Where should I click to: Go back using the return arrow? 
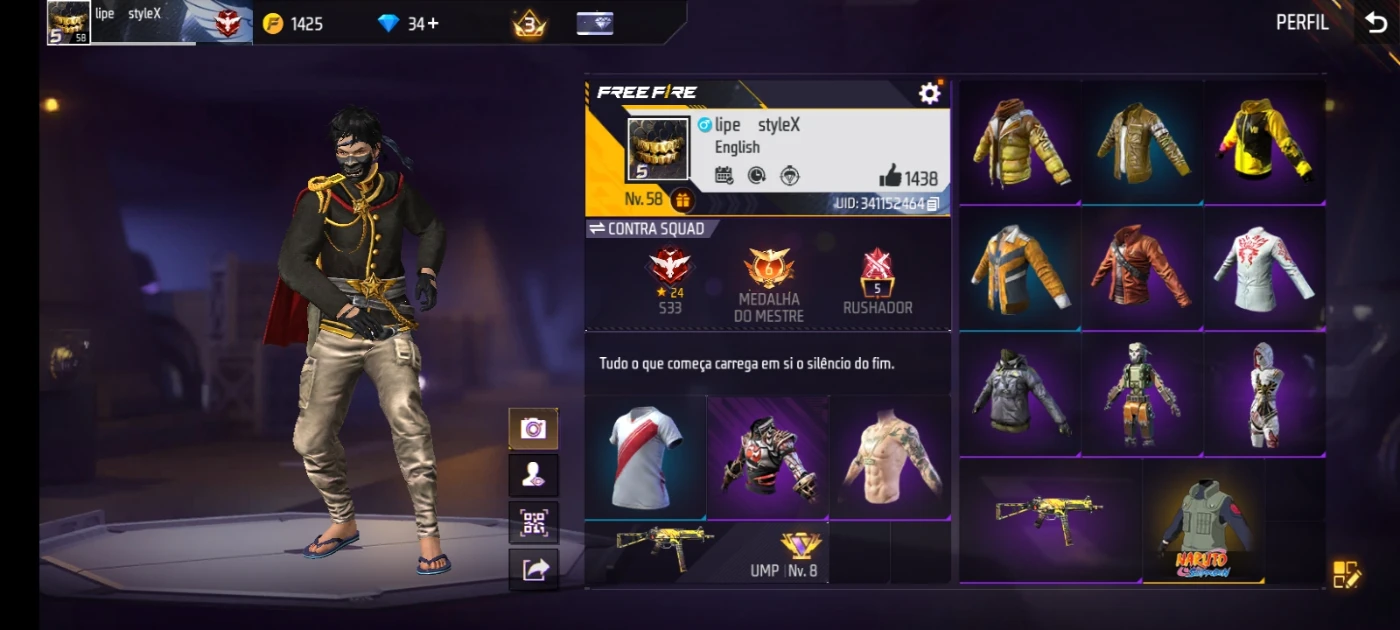click(1376, 23)
